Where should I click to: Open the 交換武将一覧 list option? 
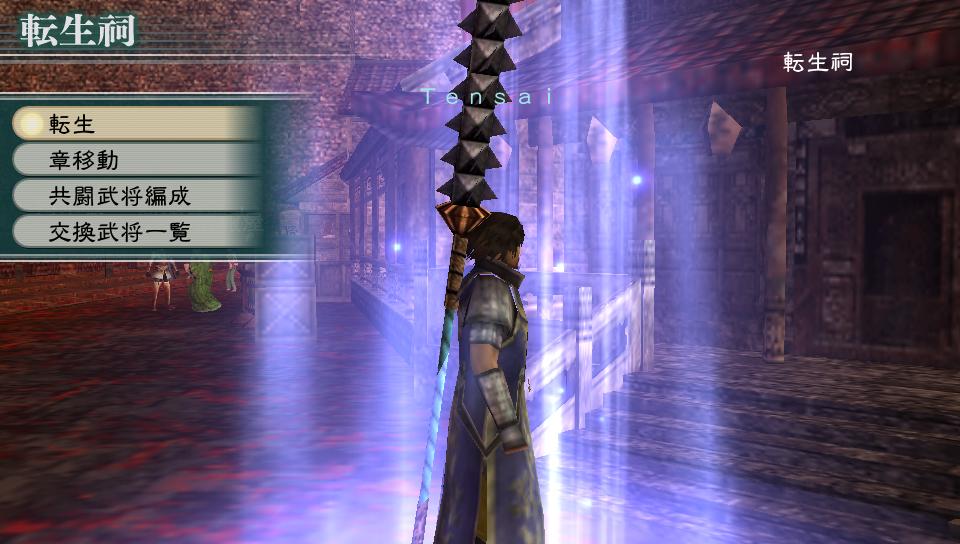coord(135,232)
